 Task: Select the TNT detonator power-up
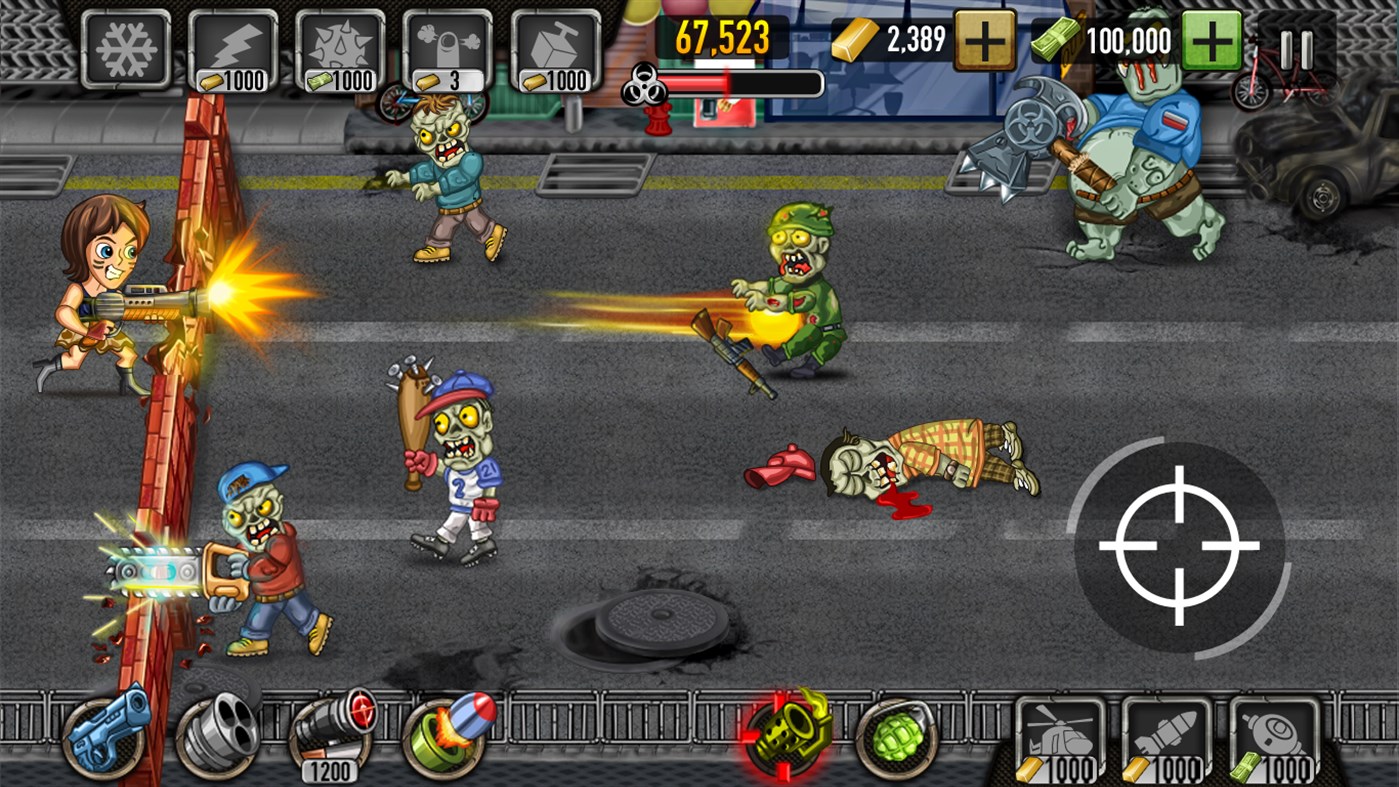[x=555, y=47]
